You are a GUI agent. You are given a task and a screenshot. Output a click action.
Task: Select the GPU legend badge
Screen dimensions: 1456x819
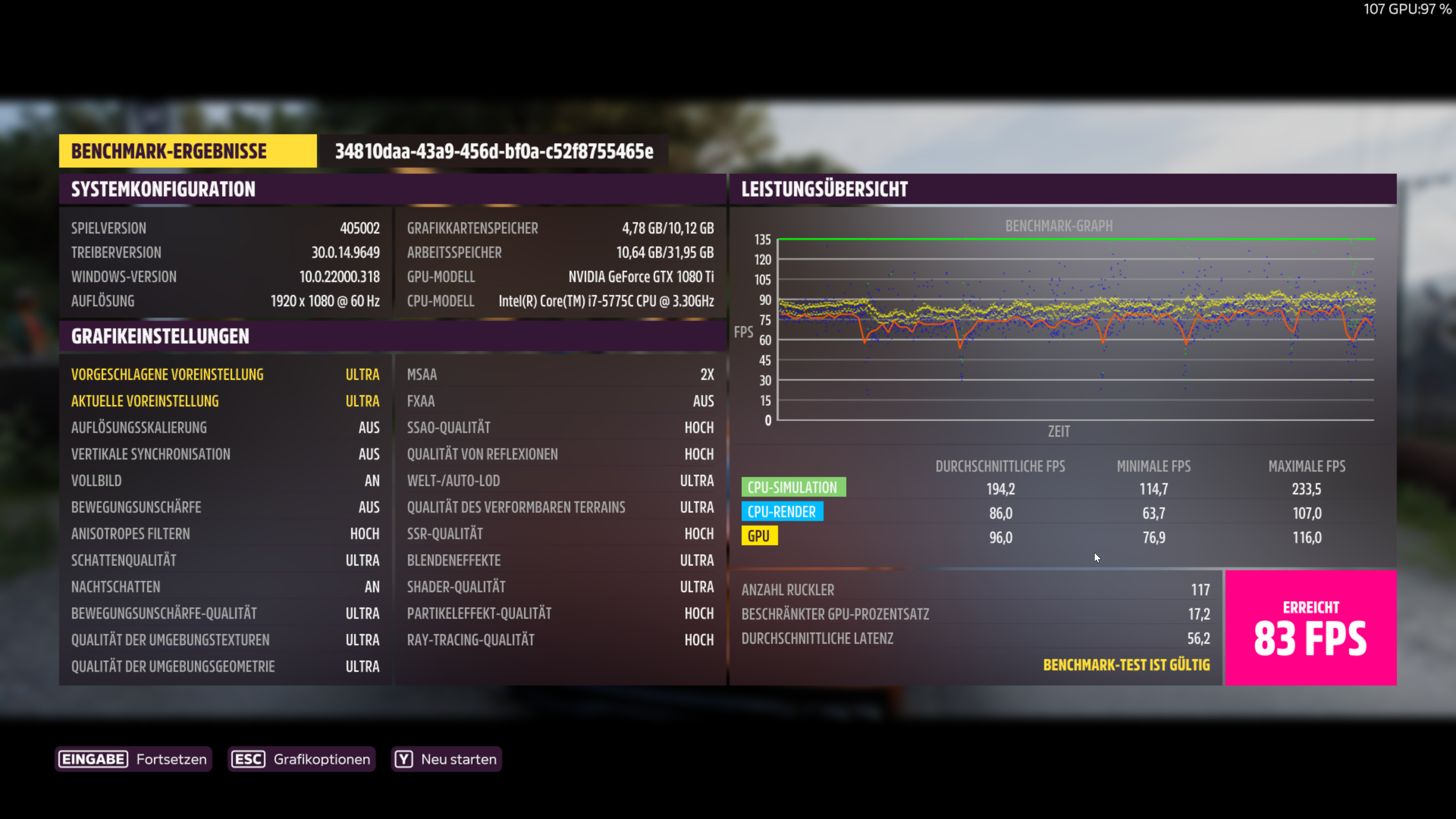pyautogui.click(x=759, y=536)
